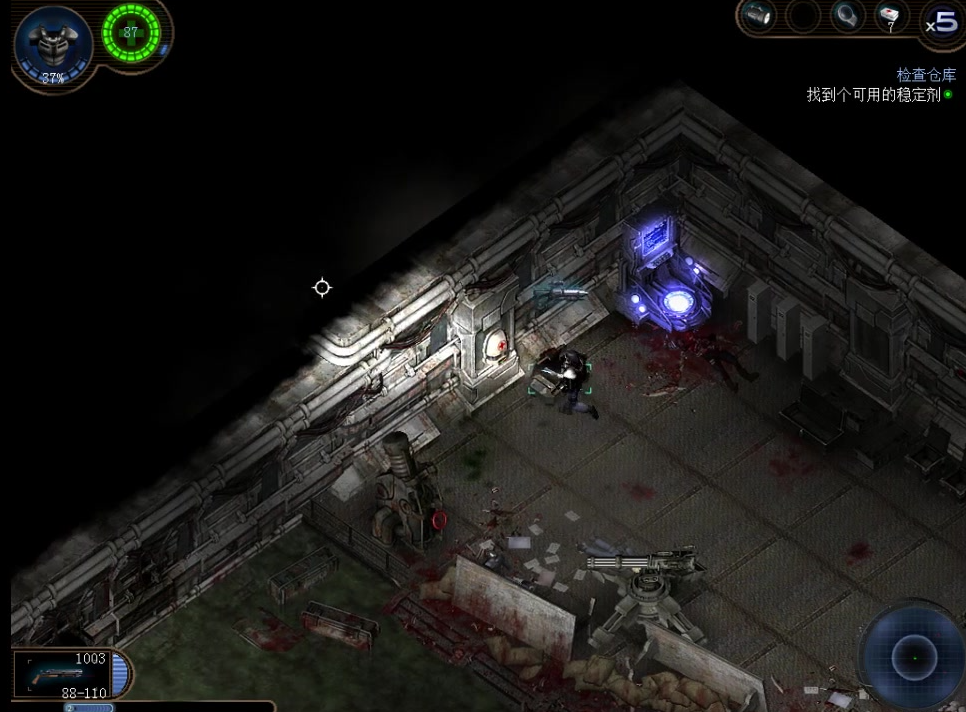Use the medkit item slot

(x=888, y=17)
